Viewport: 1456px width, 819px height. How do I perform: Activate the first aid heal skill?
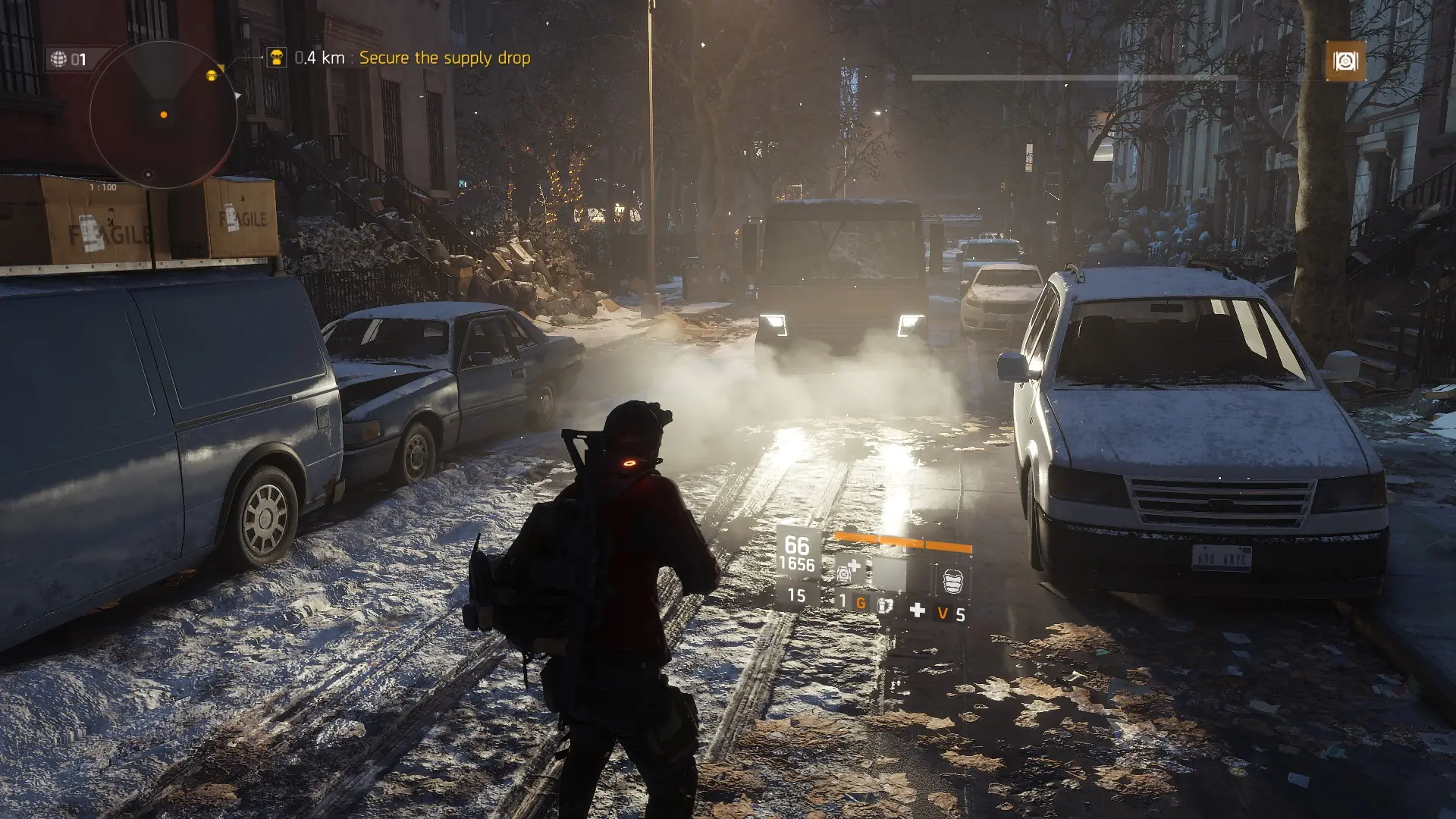(x=849, y=570)
